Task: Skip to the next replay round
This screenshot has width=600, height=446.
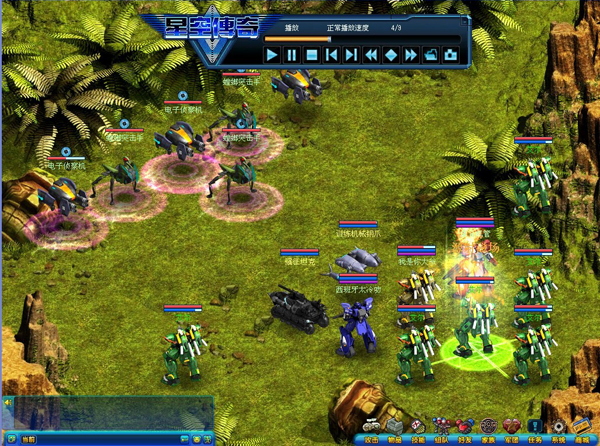Action: (350, 54)
